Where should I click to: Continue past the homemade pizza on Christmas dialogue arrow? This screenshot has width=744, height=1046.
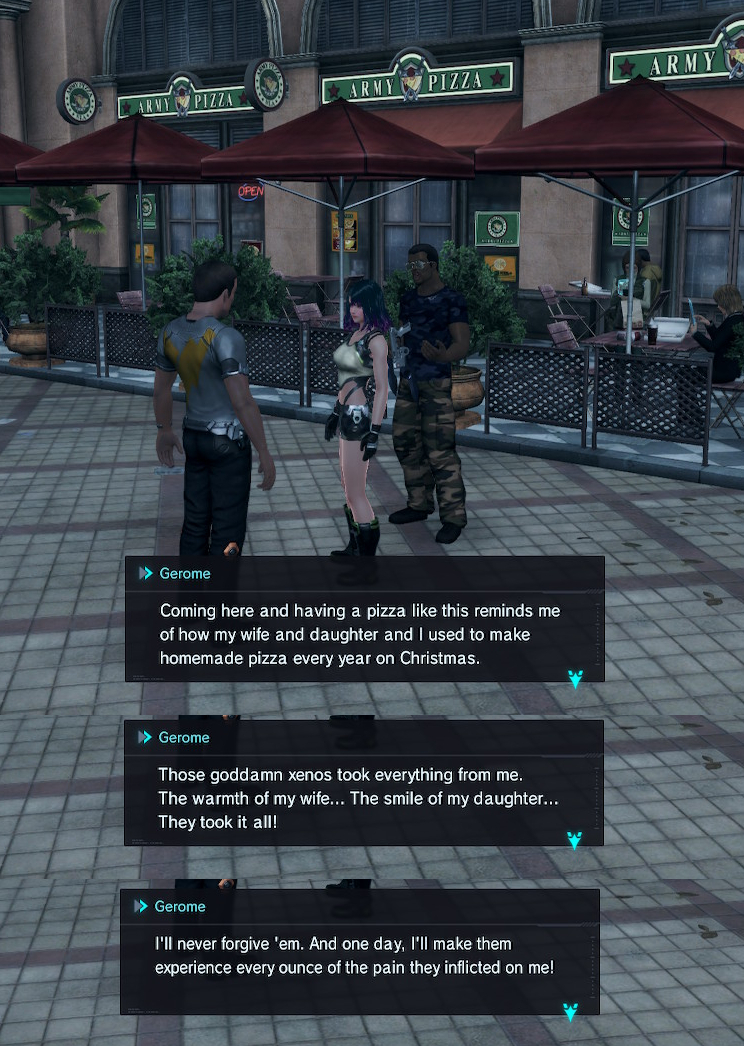click(x=576, y=679)
